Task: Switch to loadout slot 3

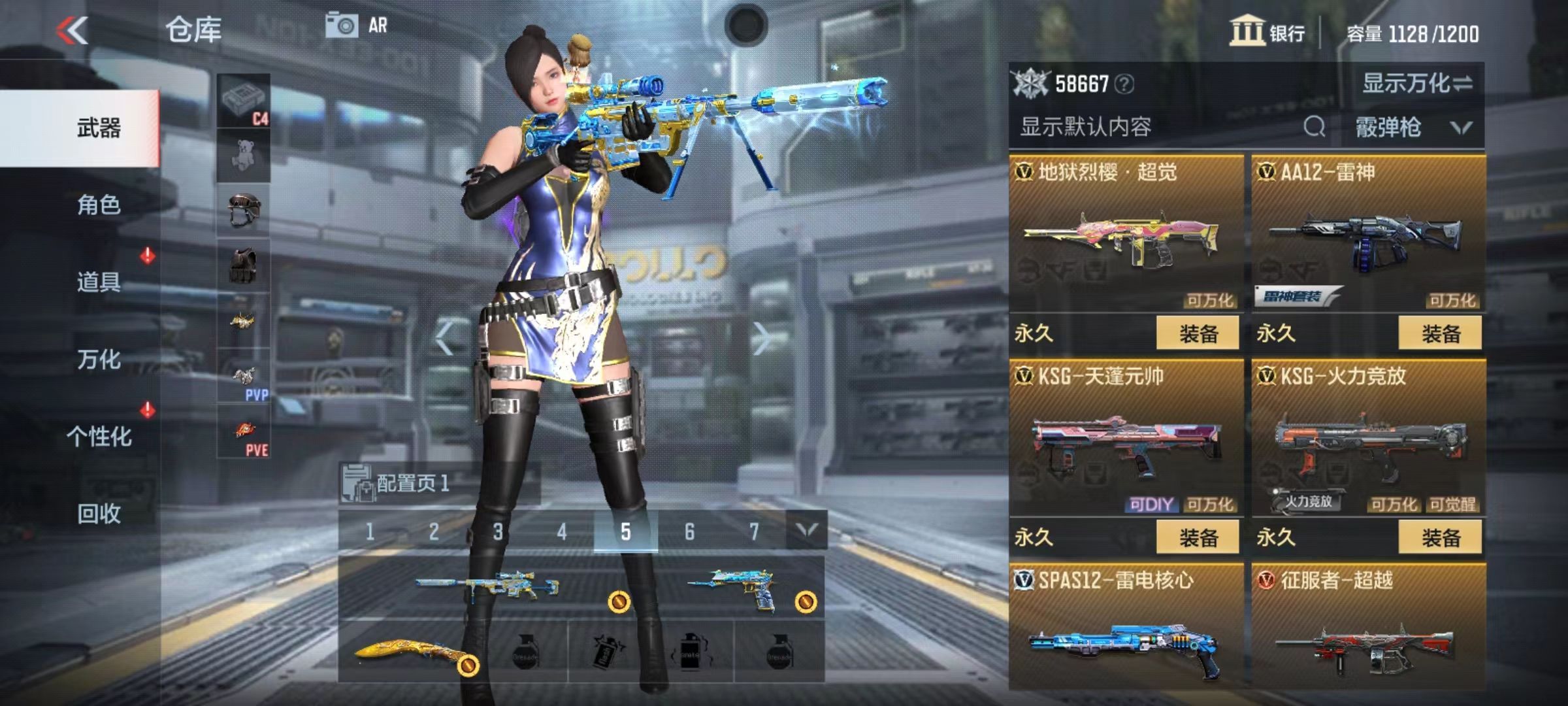Action: [498, 531]
